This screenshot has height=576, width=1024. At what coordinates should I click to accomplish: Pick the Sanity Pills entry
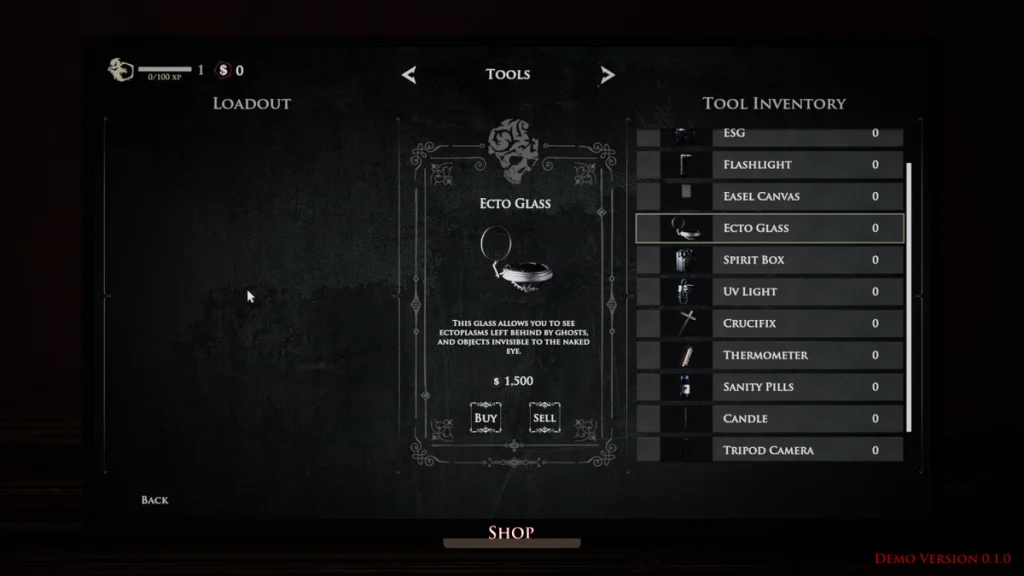770,387
